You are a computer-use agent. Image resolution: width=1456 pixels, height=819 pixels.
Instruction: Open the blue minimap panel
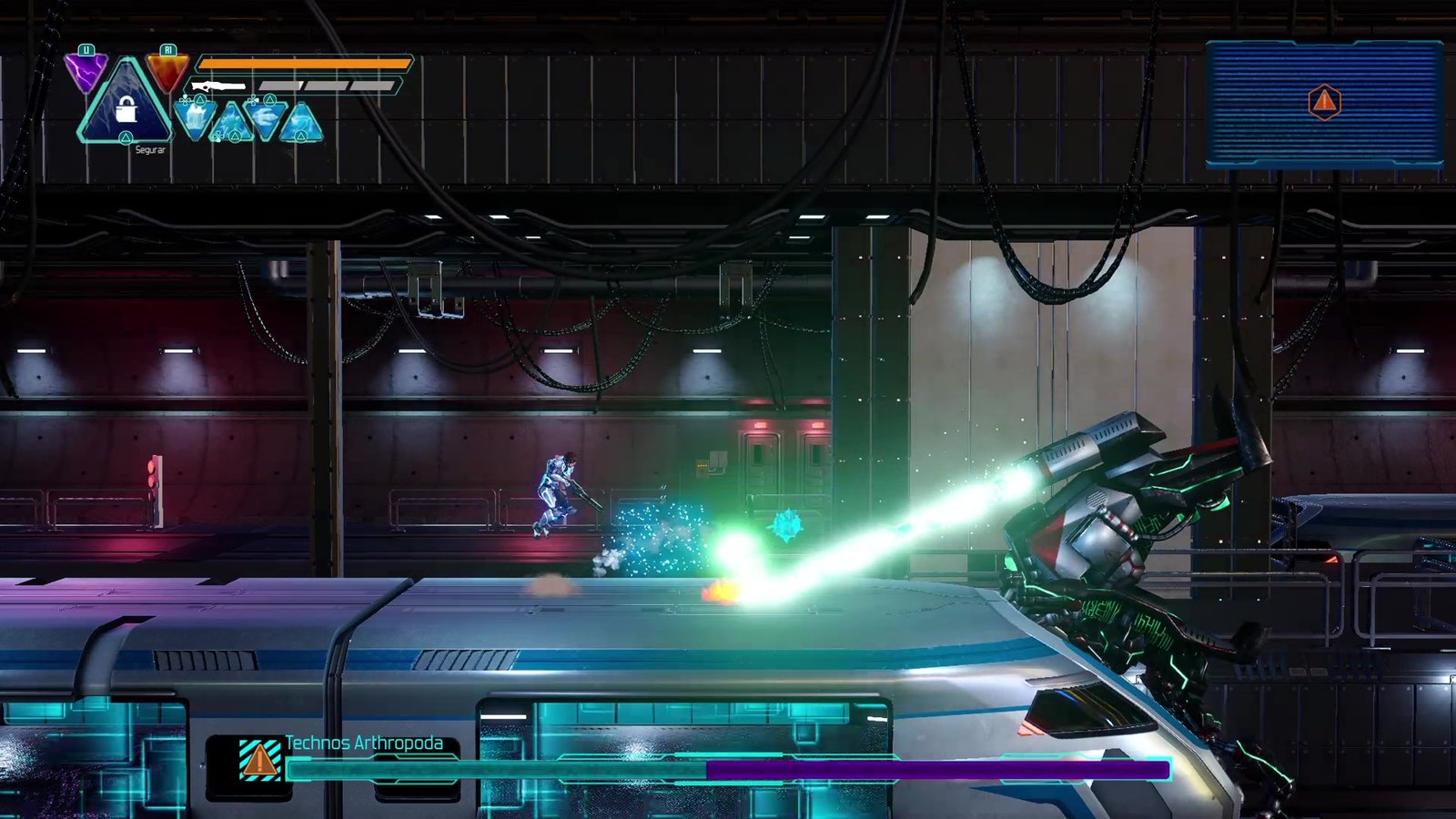coord(1324,103)
